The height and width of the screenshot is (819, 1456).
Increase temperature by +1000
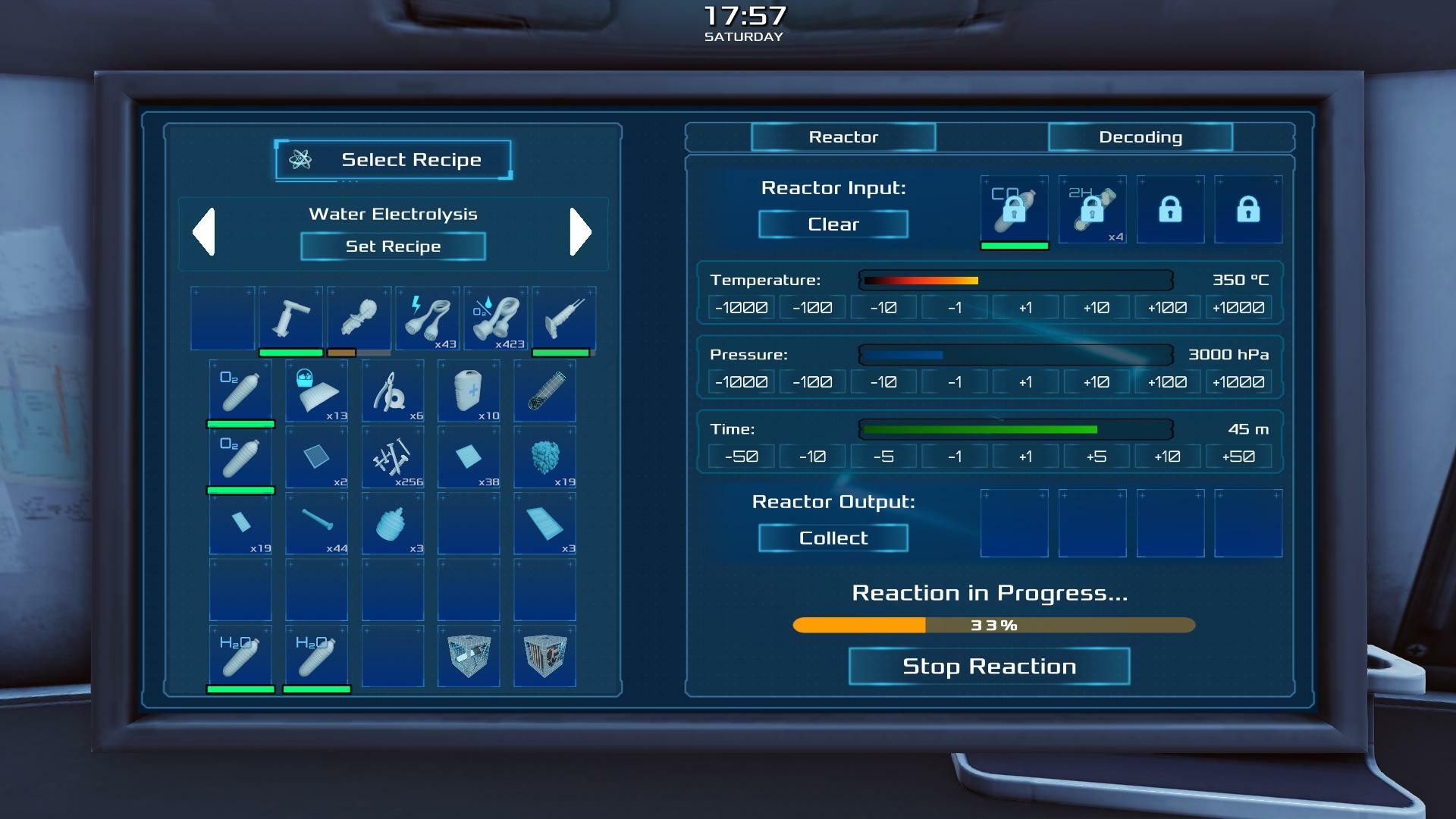click(1238, 308)
